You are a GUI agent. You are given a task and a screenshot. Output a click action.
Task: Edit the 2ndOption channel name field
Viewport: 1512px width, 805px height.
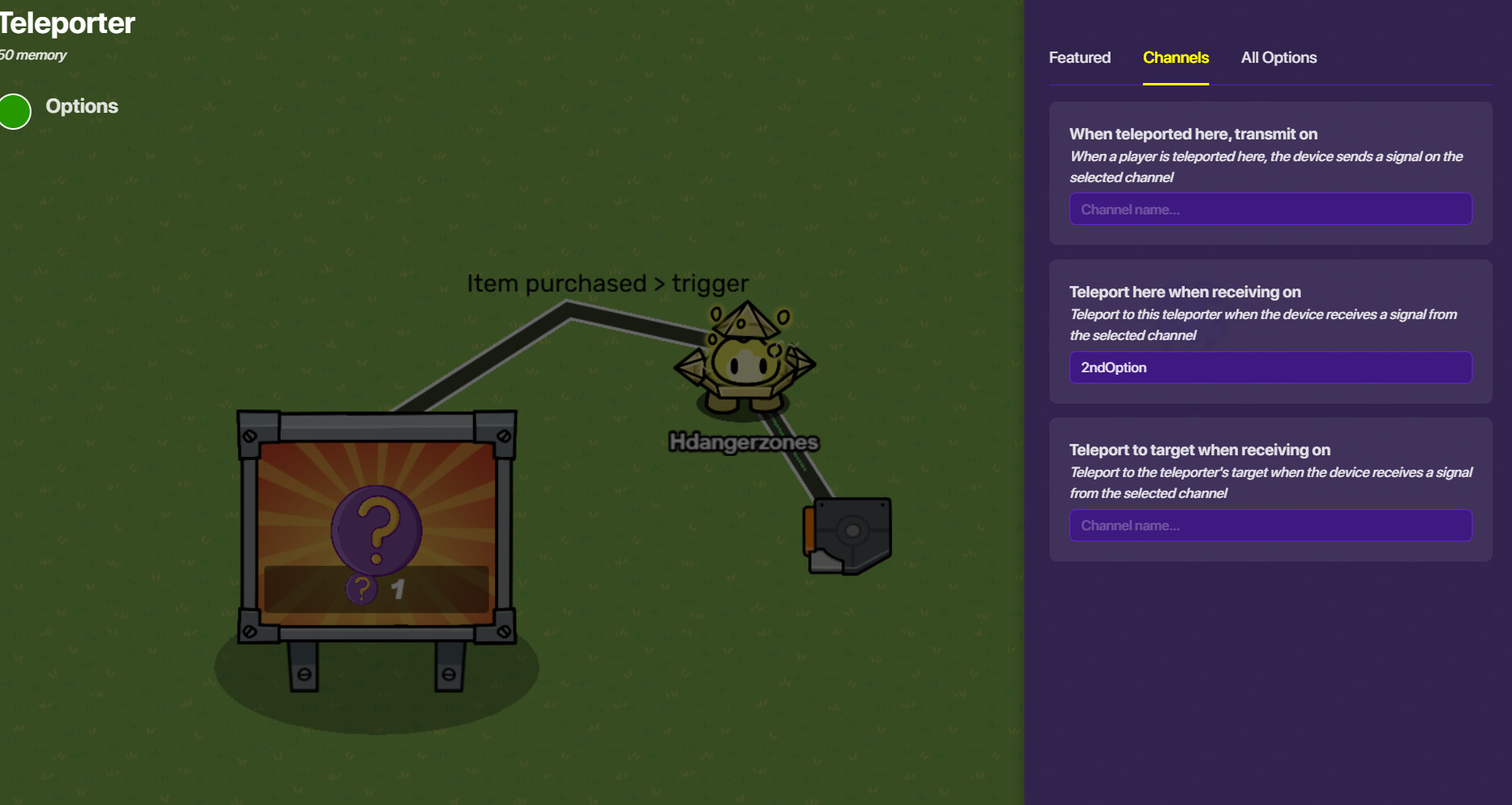(x=1270, y=367)
